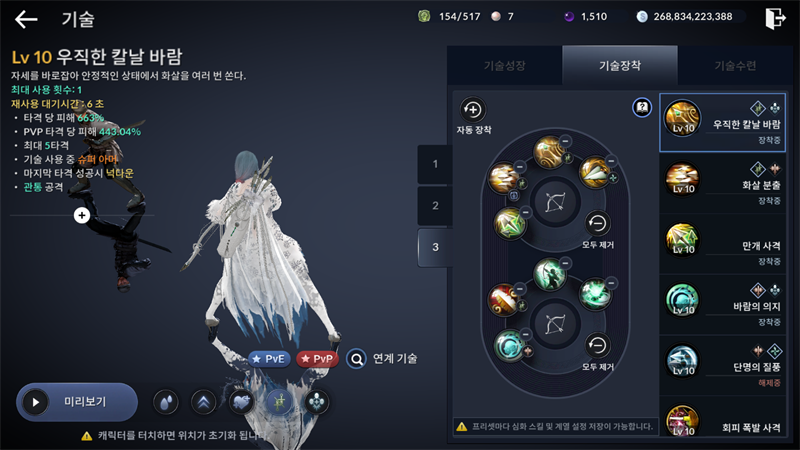Screen dimensions: 800x450
Task: Open the 기술수련 tab
Action: (735, 66)
